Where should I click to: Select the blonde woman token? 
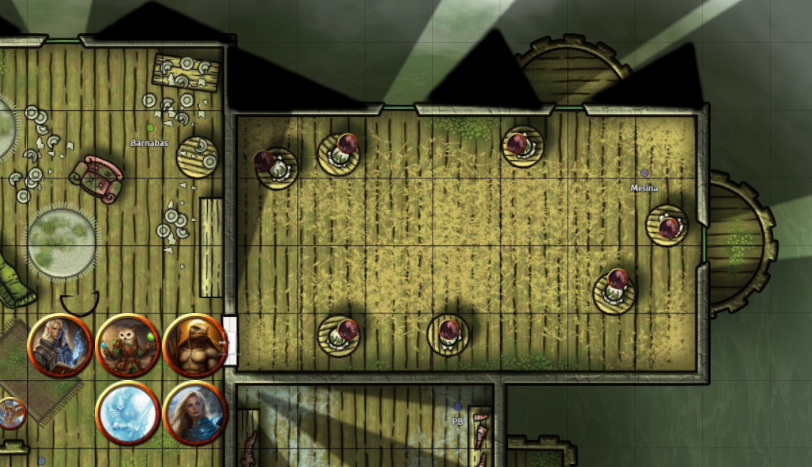(195, 412)
